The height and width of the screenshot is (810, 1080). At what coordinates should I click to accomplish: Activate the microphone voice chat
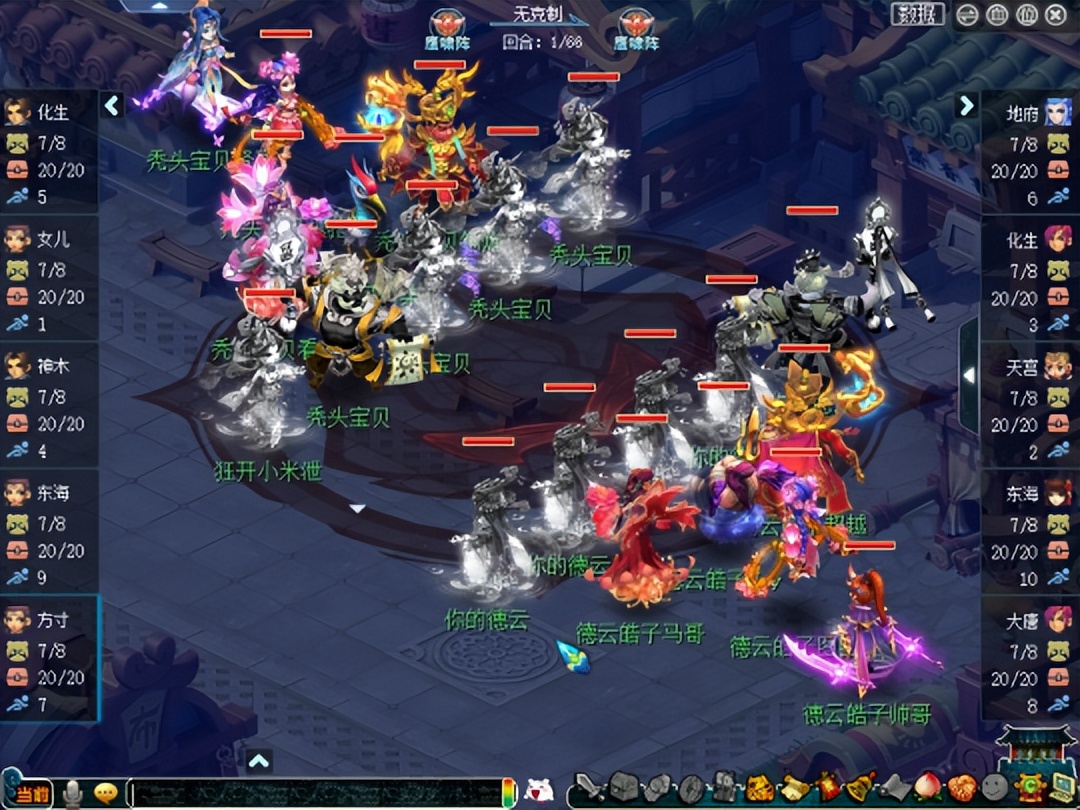73,793
